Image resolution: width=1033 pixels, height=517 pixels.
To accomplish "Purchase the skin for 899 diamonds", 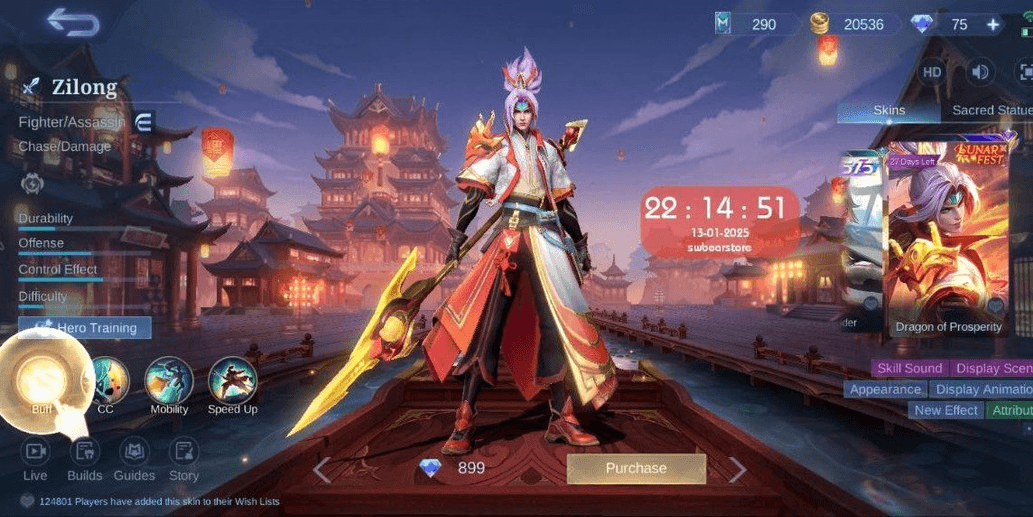I will (636, 468).
